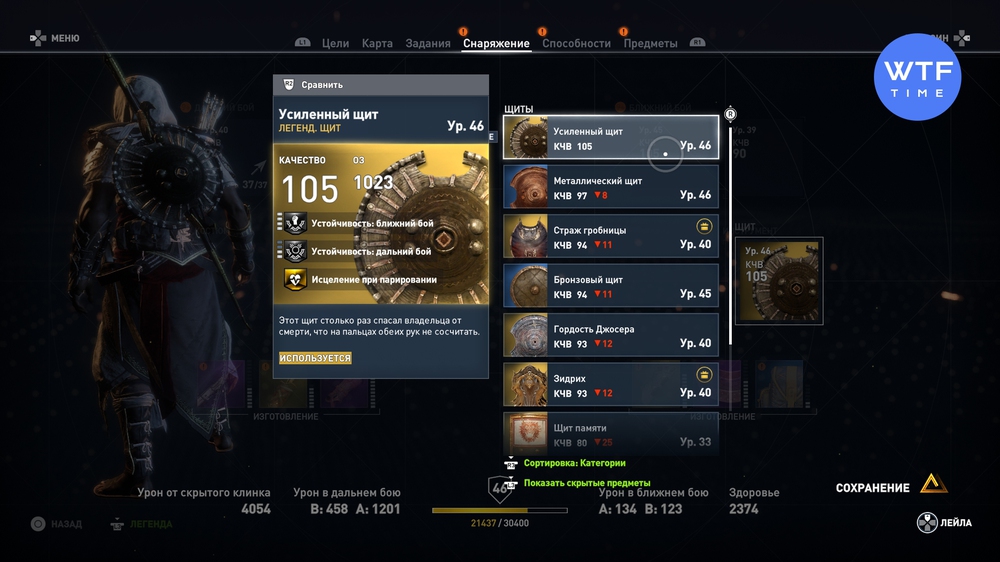Choose the Металлический щит shield

(x=610, y=188)
